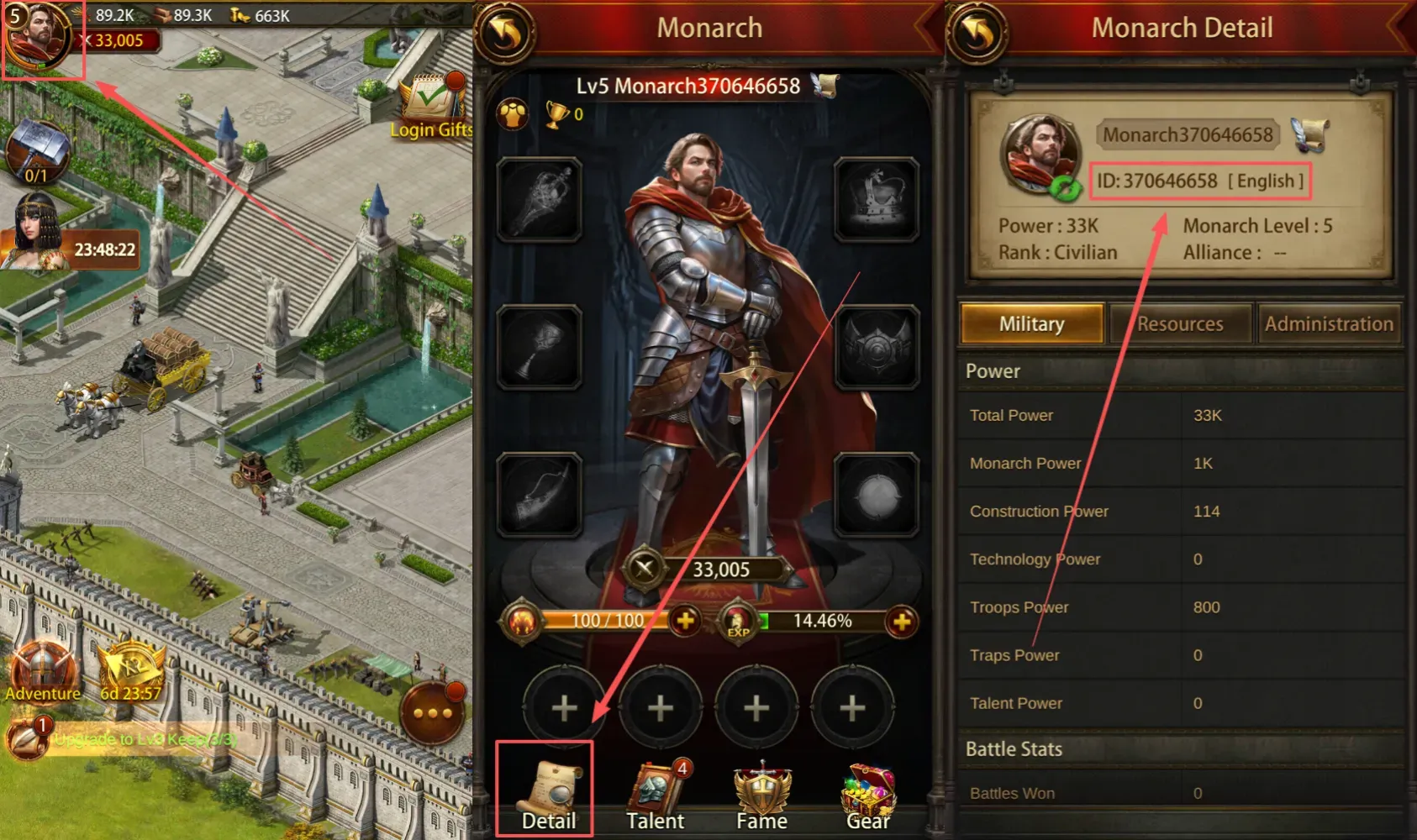This screenshot has height=840, width=1417.
Task: Expand the three-dots more menu
Action: 433,713
